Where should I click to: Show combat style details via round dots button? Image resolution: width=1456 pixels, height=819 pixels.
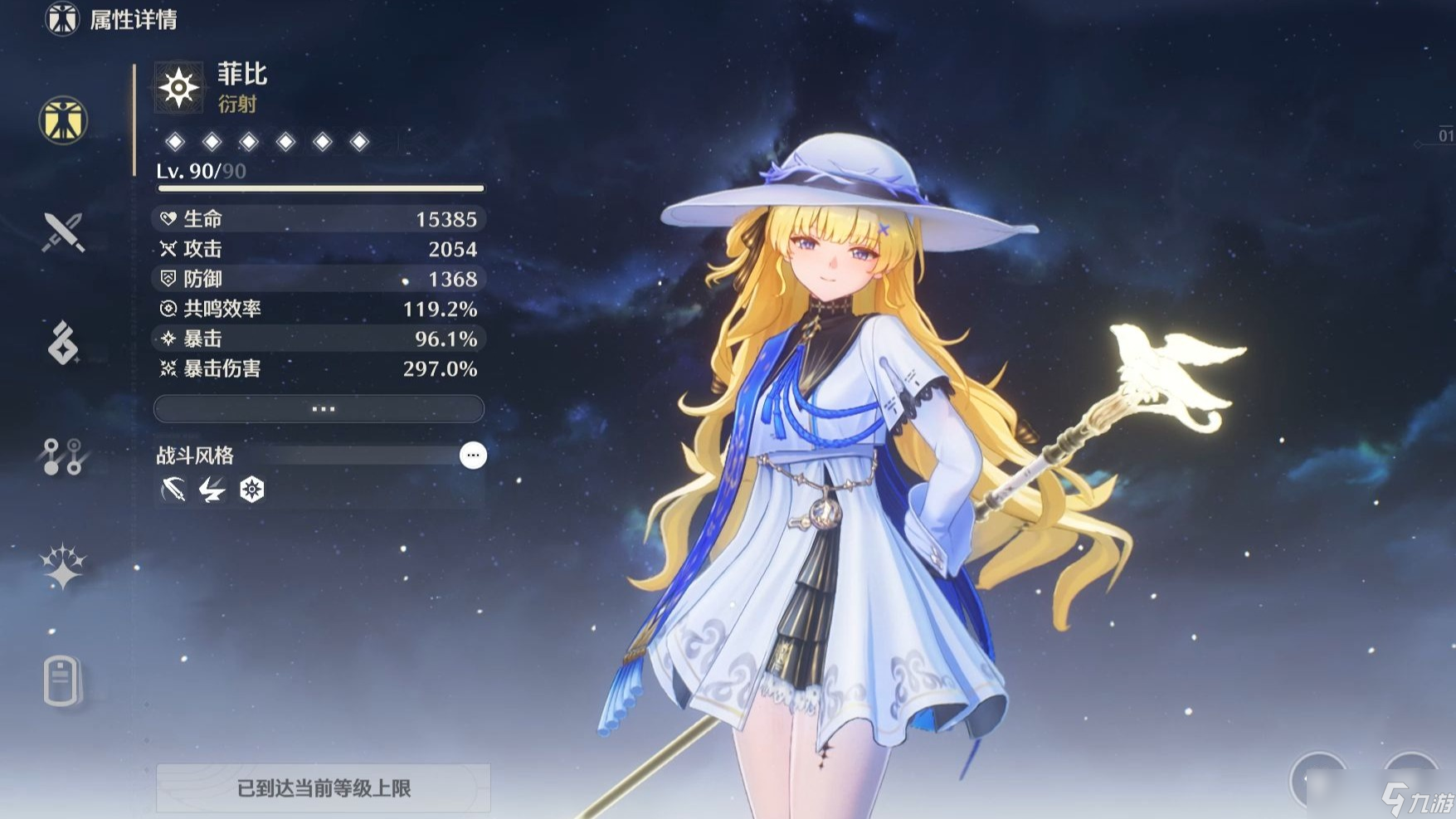pyautogui.click(x=473, y=456)
